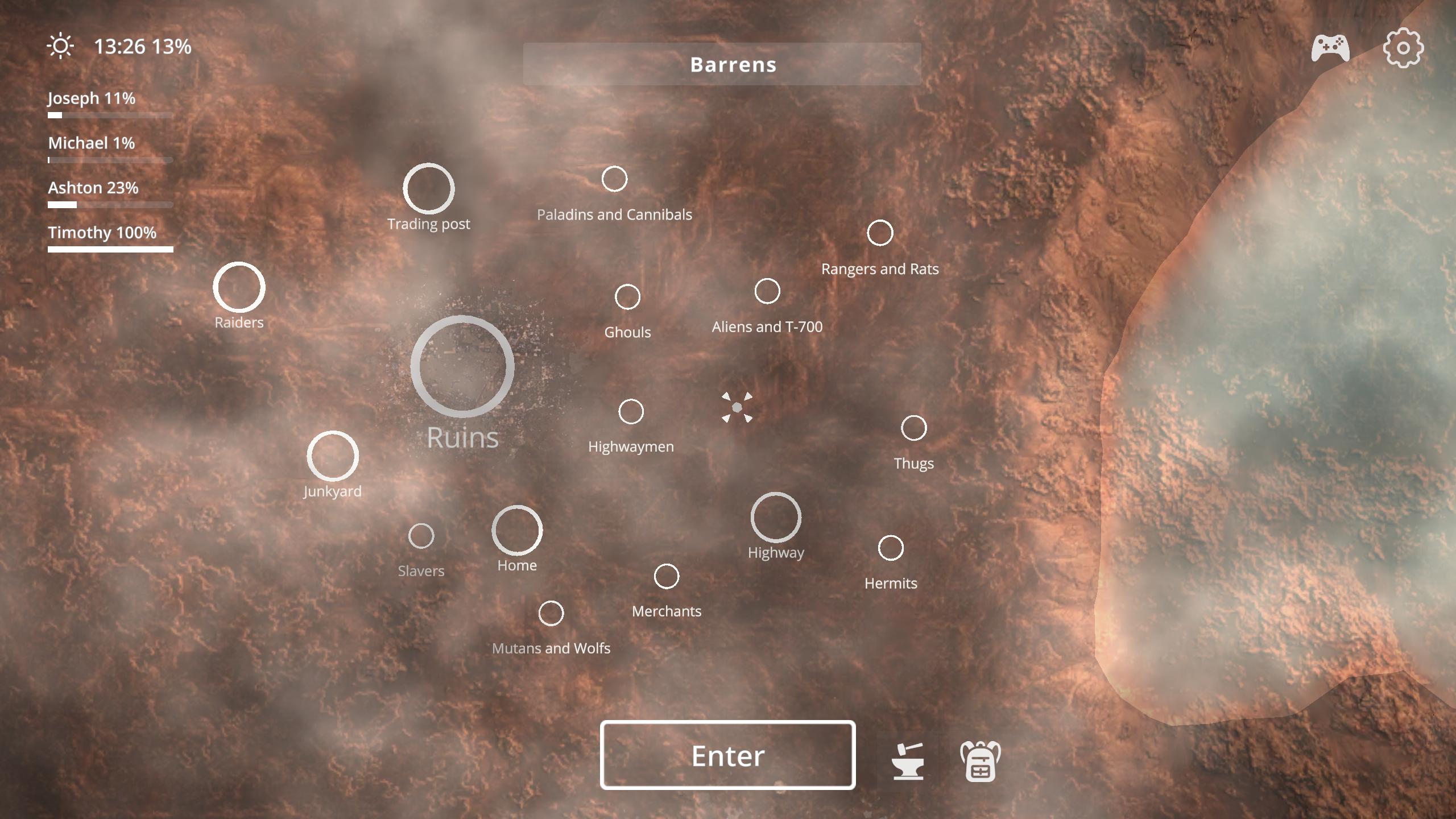1456x819 pixels.
Task: Click the Rangers and Rats encounter
Action: [x=880, y=231]
